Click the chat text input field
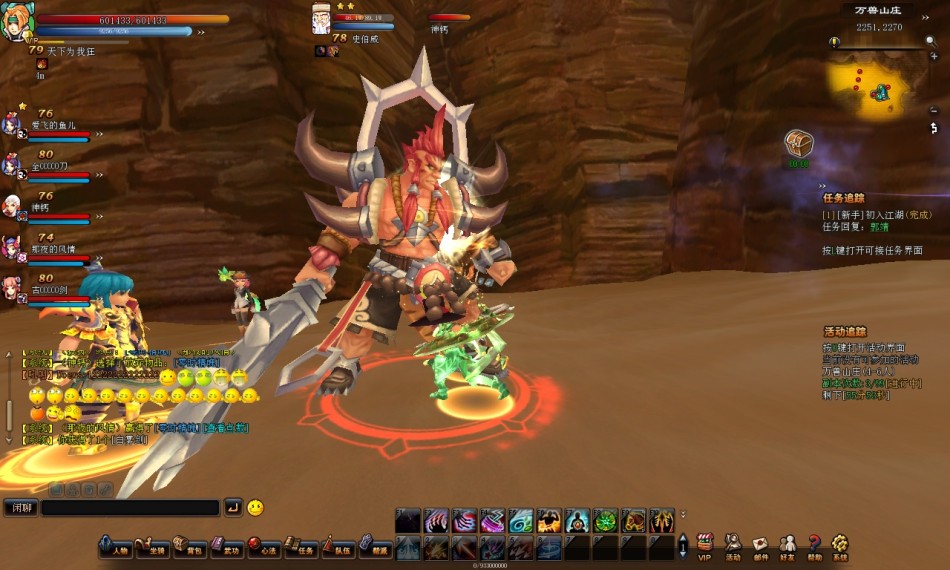 [130, 508]
